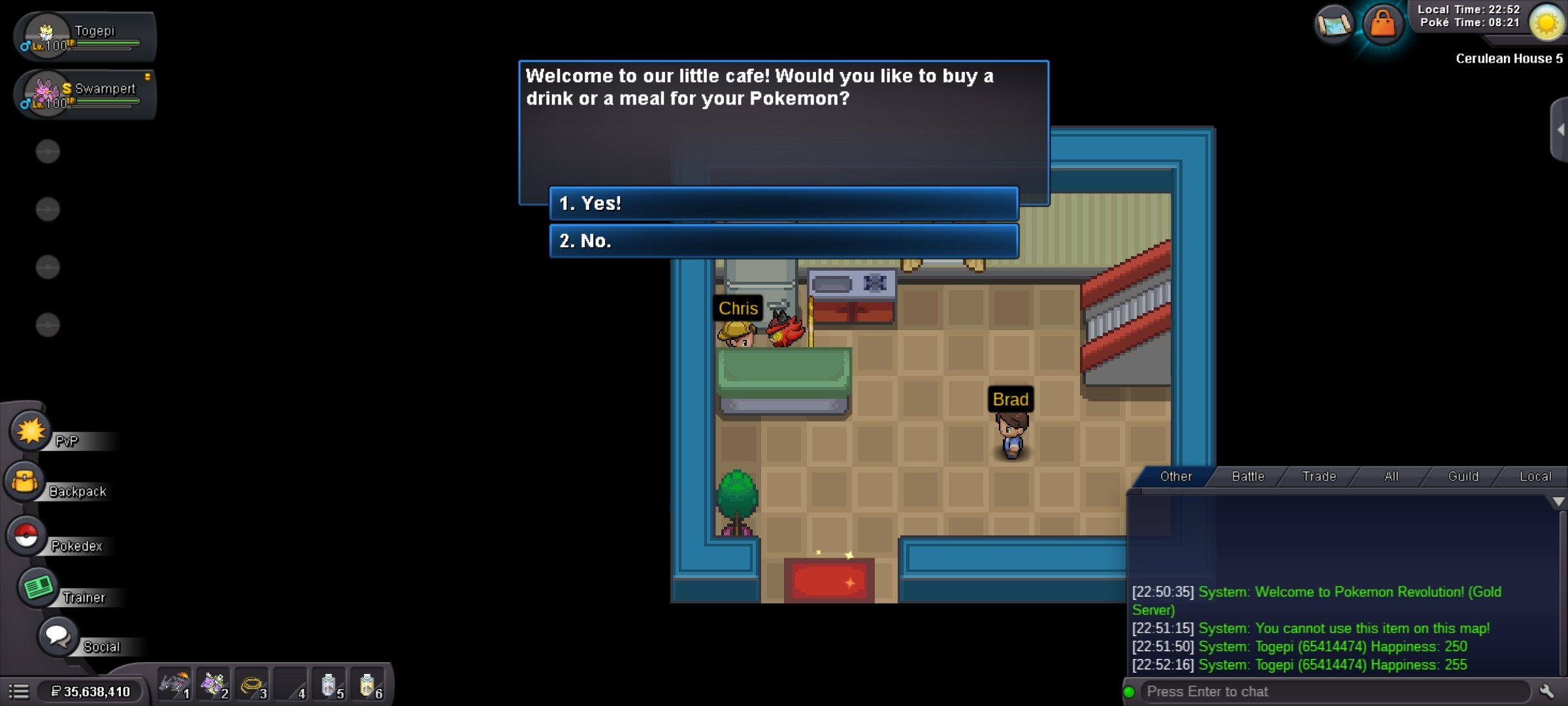Open the Pokedex
The width and height of the screenshot is (1568, 706).
(26, 537)
